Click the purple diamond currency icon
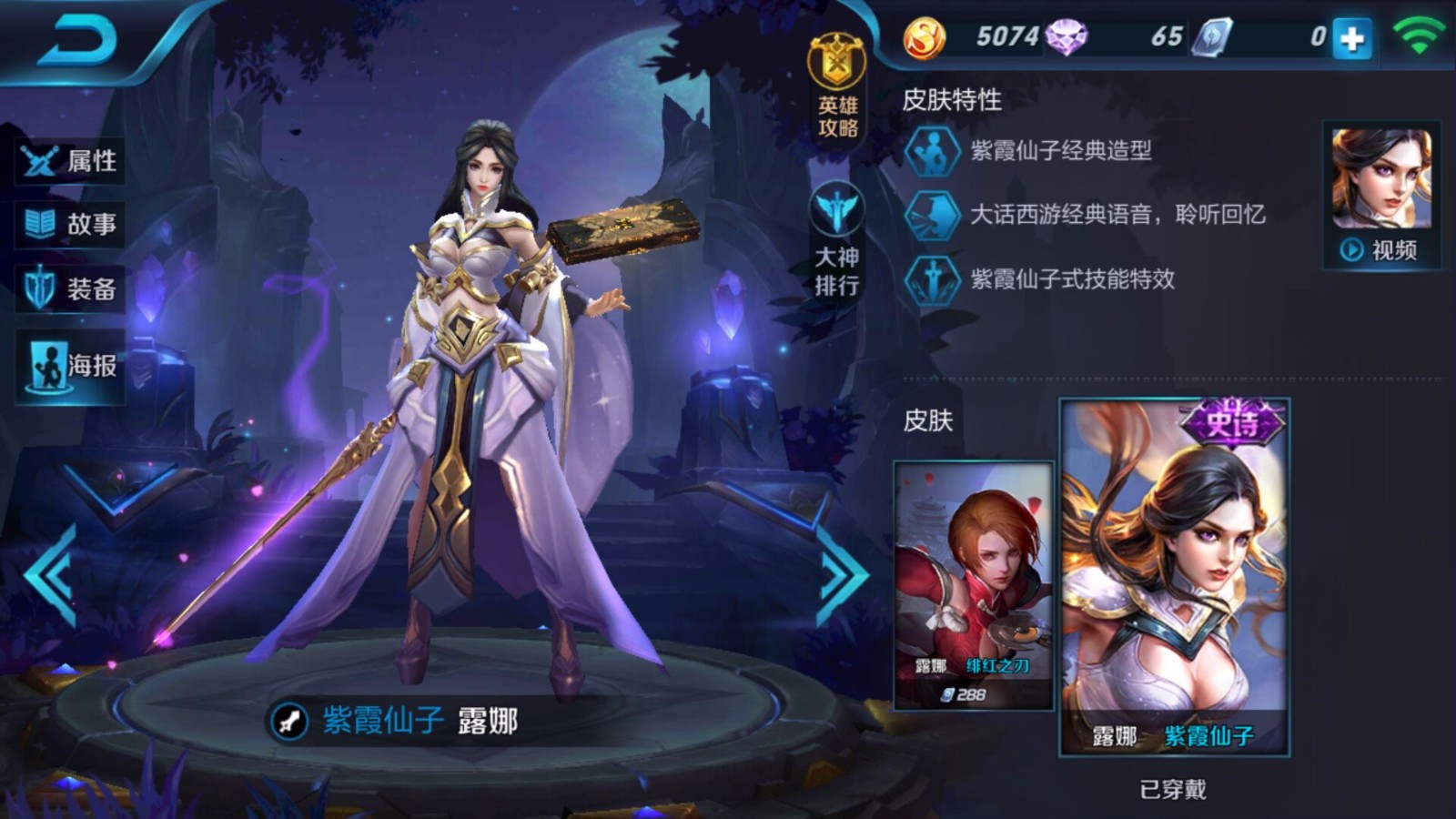 [1065, 38]
